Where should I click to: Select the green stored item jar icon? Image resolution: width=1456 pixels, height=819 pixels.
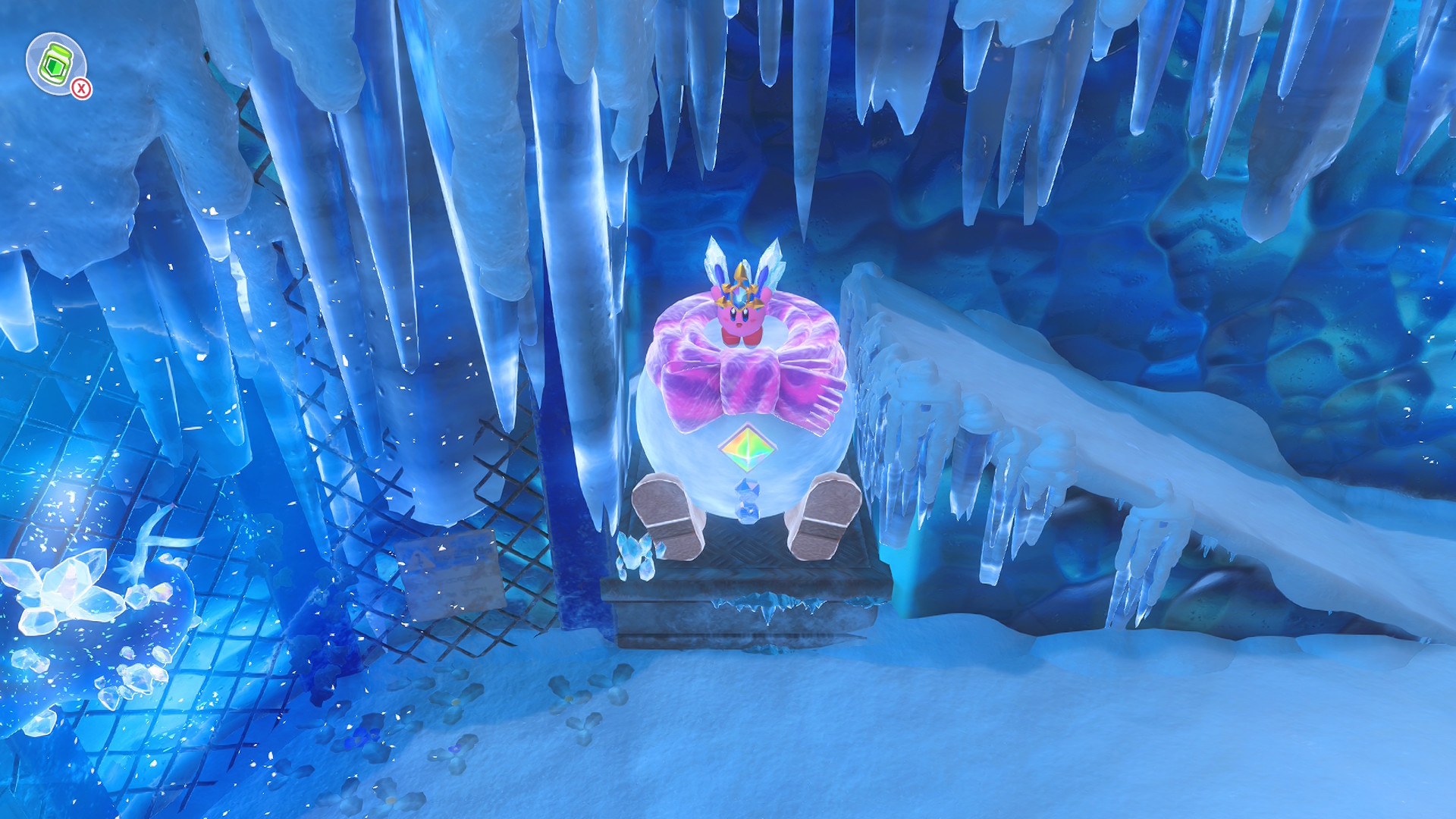[x=55, y=63]
